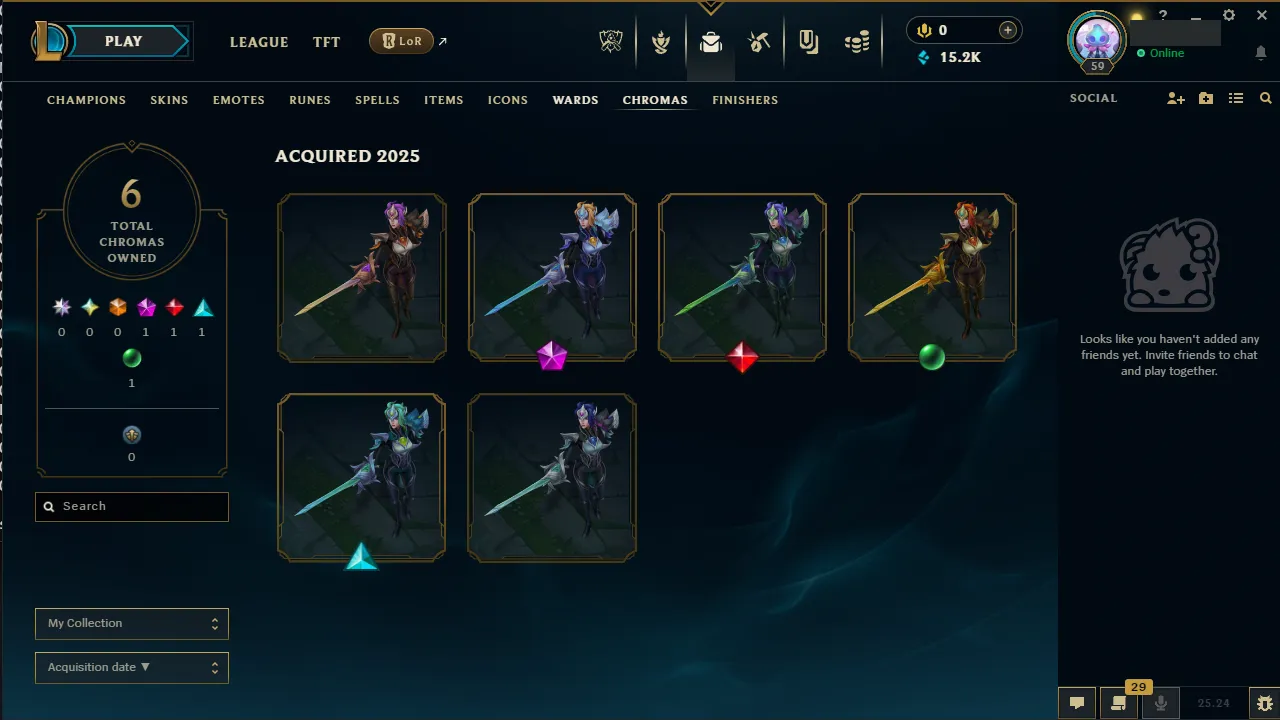Click the Search input field
The height and width of the screenshot is (720, 1280).
tap(131, 506)
